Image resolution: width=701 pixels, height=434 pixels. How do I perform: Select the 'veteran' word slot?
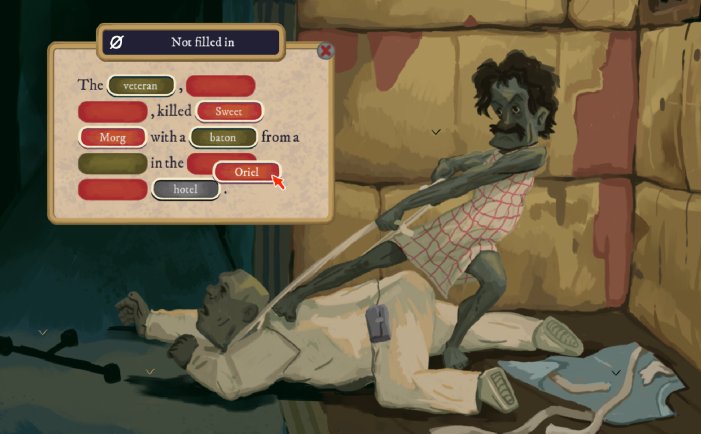point(141,86)
